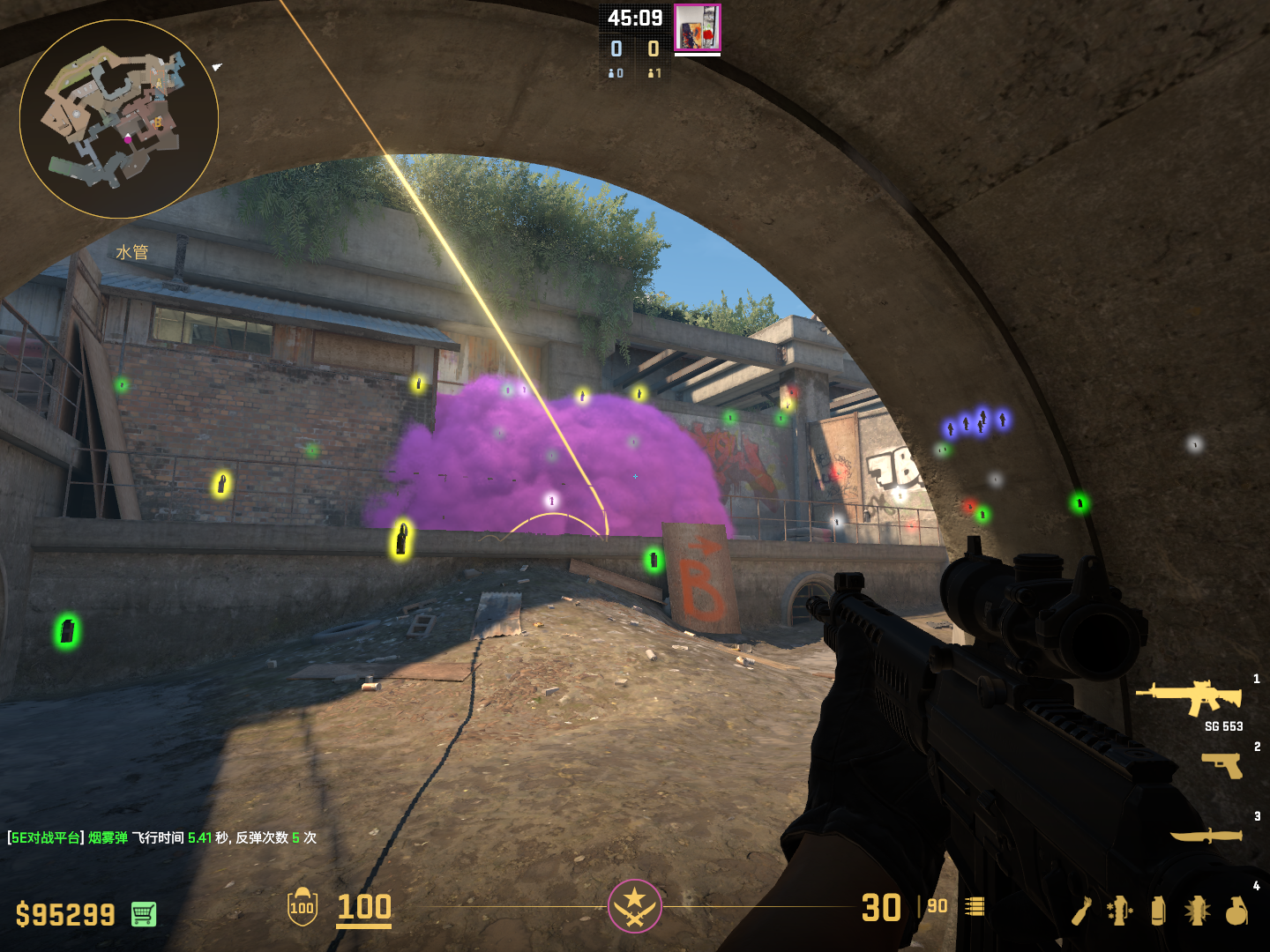Click the circular radar minimap
The image size is (1270, 952).
click(x=119, y=119)
